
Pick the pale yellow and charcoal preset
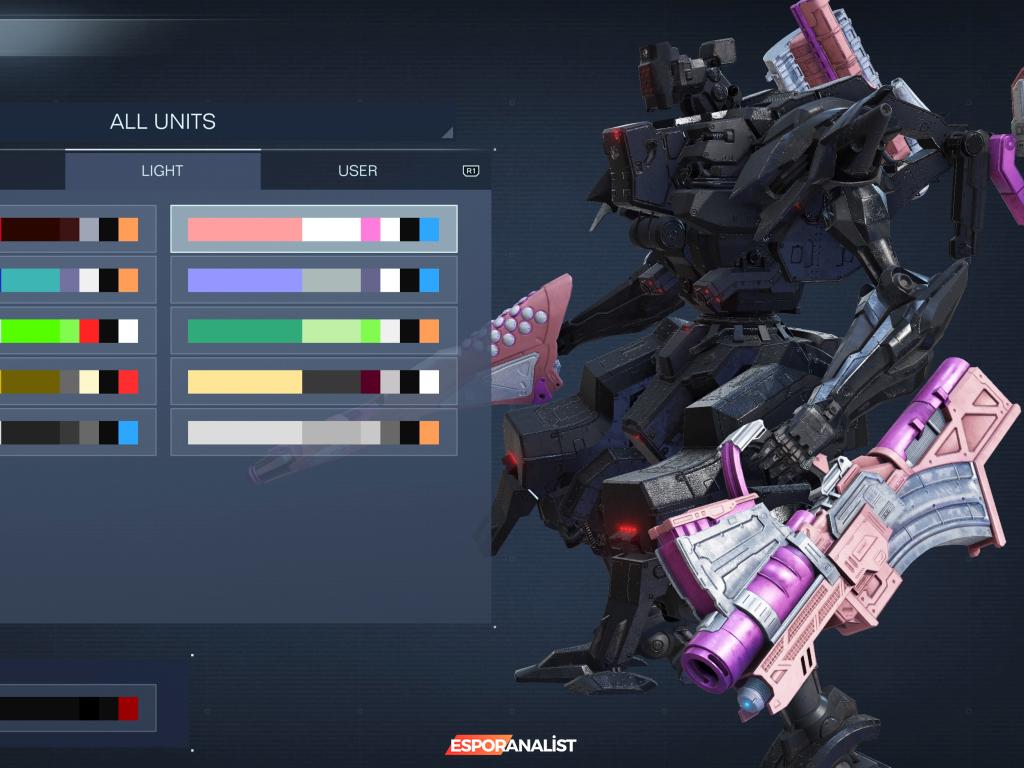(x=313, y=382)
